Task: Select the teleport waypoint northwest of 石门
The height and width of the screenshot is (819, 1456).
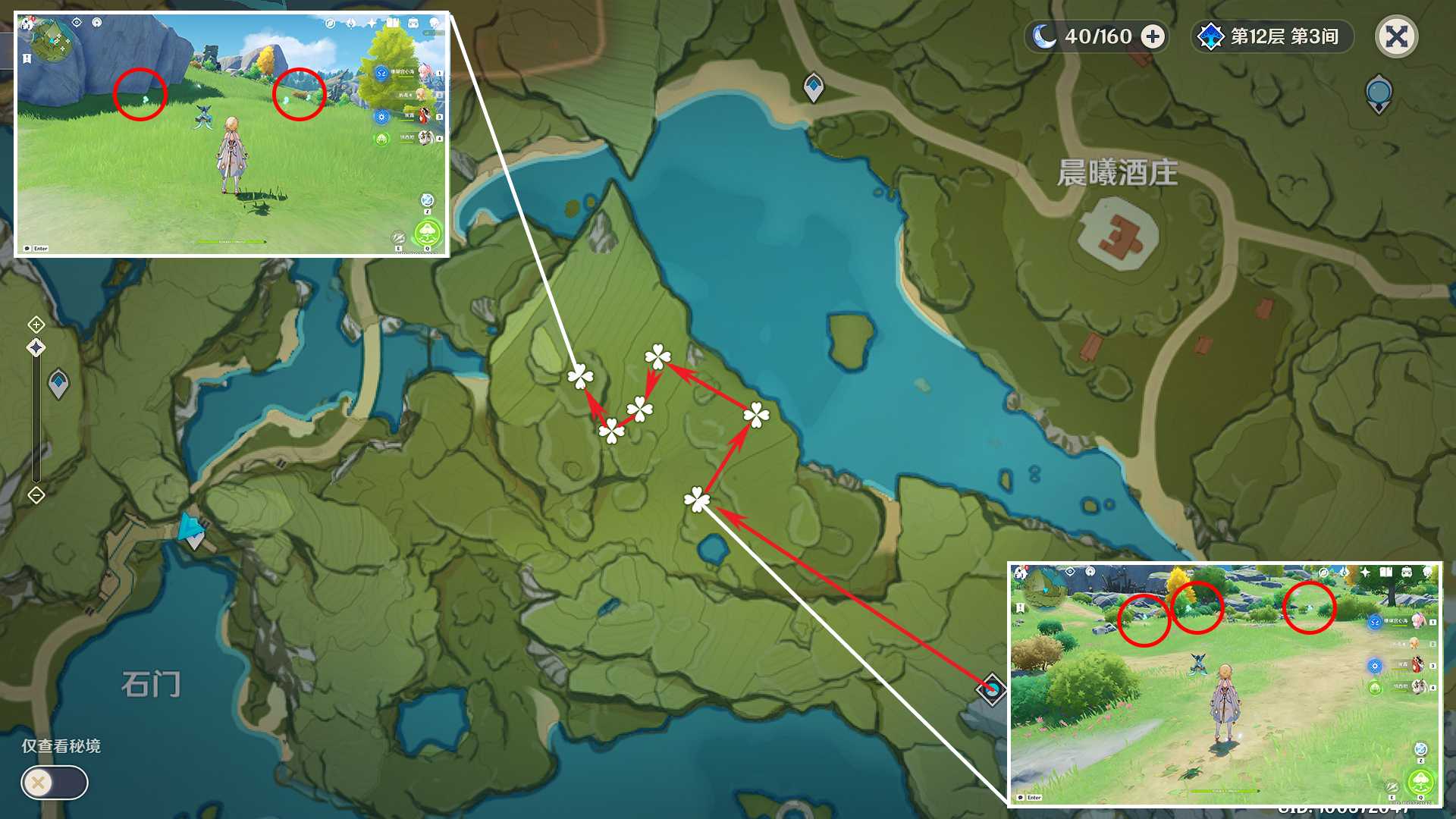Action: (x=58, y=384)
